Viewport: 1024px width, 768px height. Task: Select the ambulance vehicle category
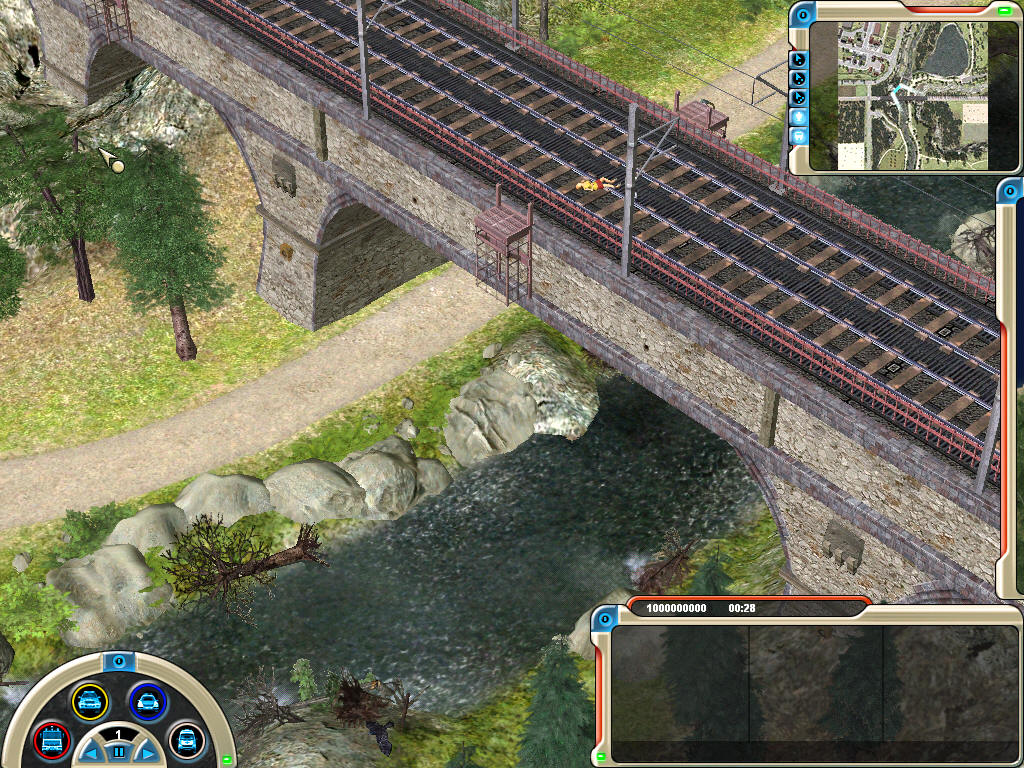point(186,740)
